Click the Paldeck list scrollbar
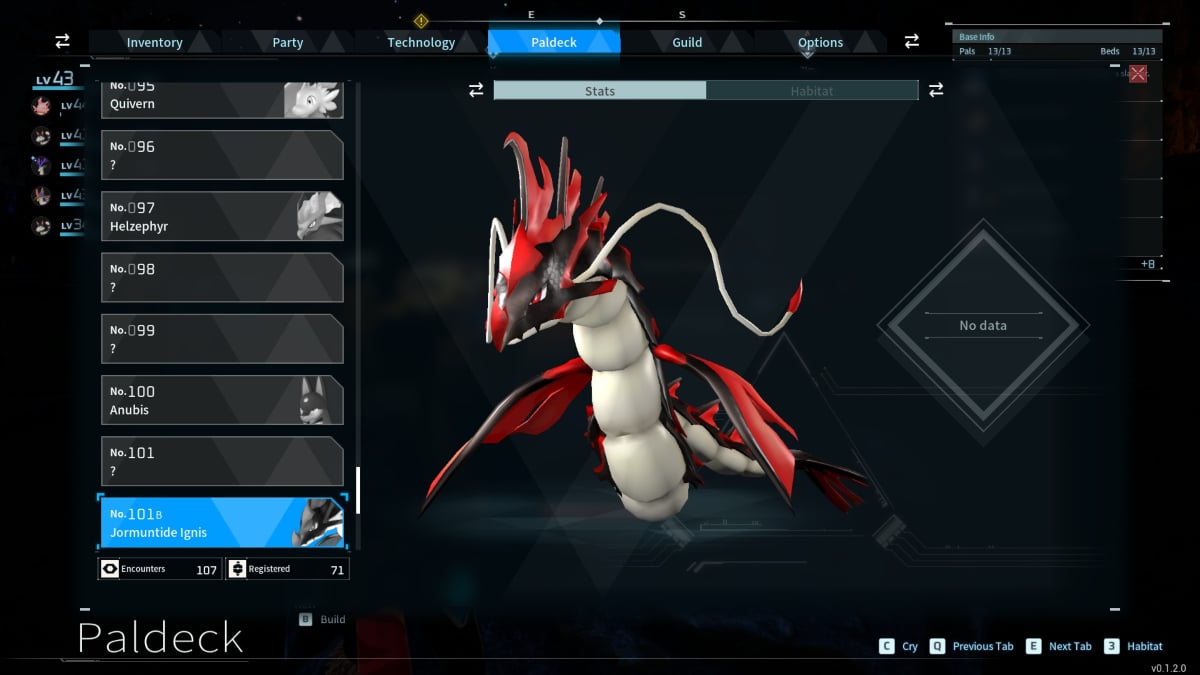Image resolution: width=1200 pixels, height=675 pixels. point(358,489)
